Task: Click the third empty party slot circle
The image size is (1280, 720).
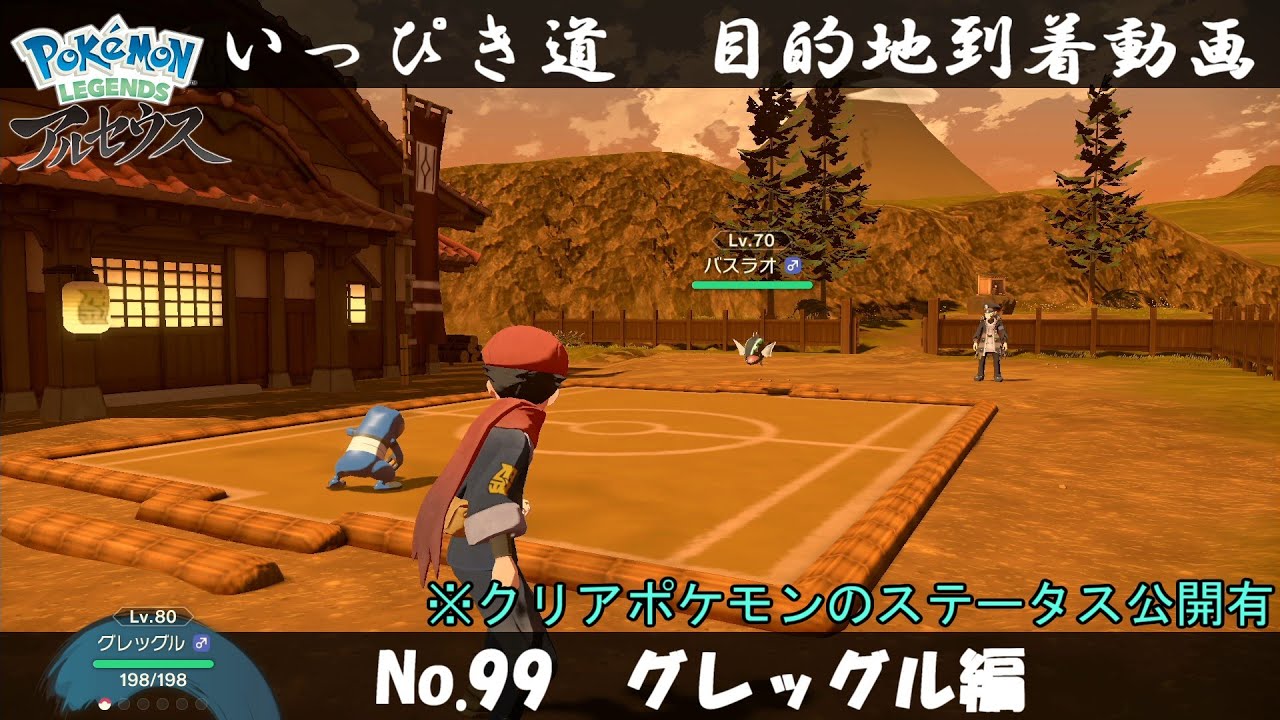Action: [161, 703]
